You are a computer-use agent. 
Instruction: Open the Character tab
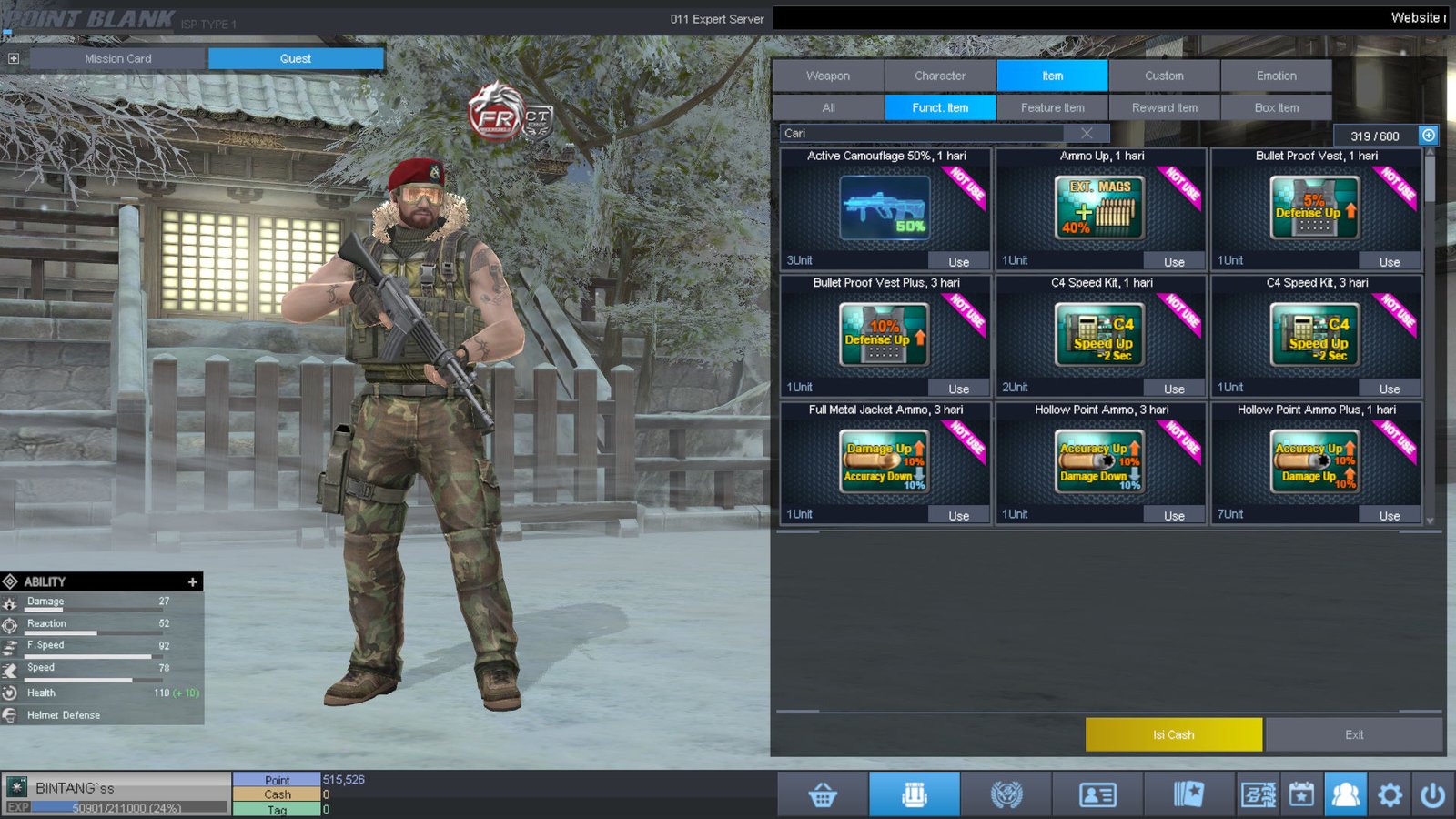coord(940,76)
